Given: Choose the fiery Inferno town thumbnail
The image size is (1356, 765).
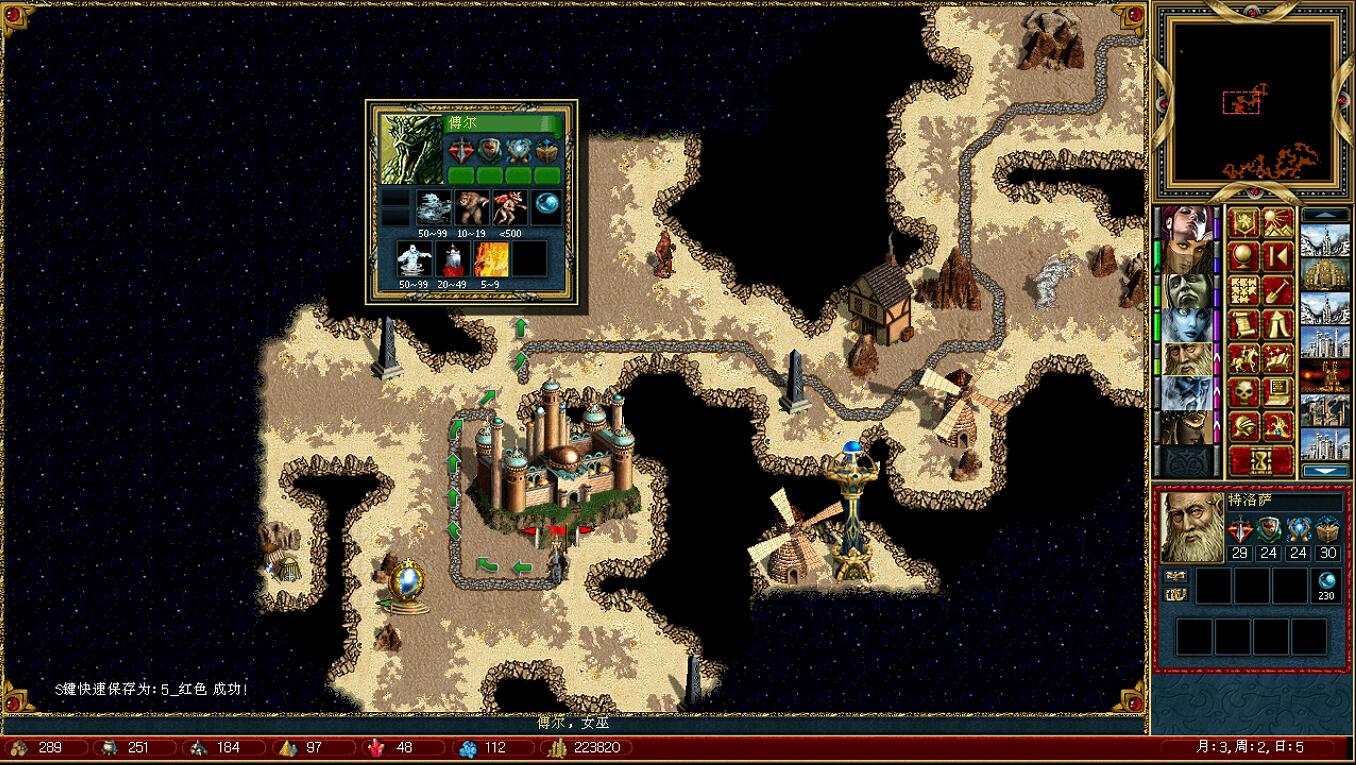Looking at the screenshot, I should (1326, 376).
